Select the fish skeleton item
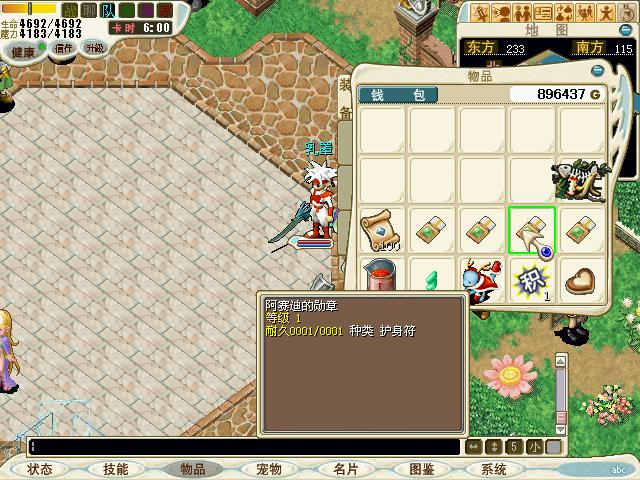Screen dimensions: 640x480 tap(582, 180)
